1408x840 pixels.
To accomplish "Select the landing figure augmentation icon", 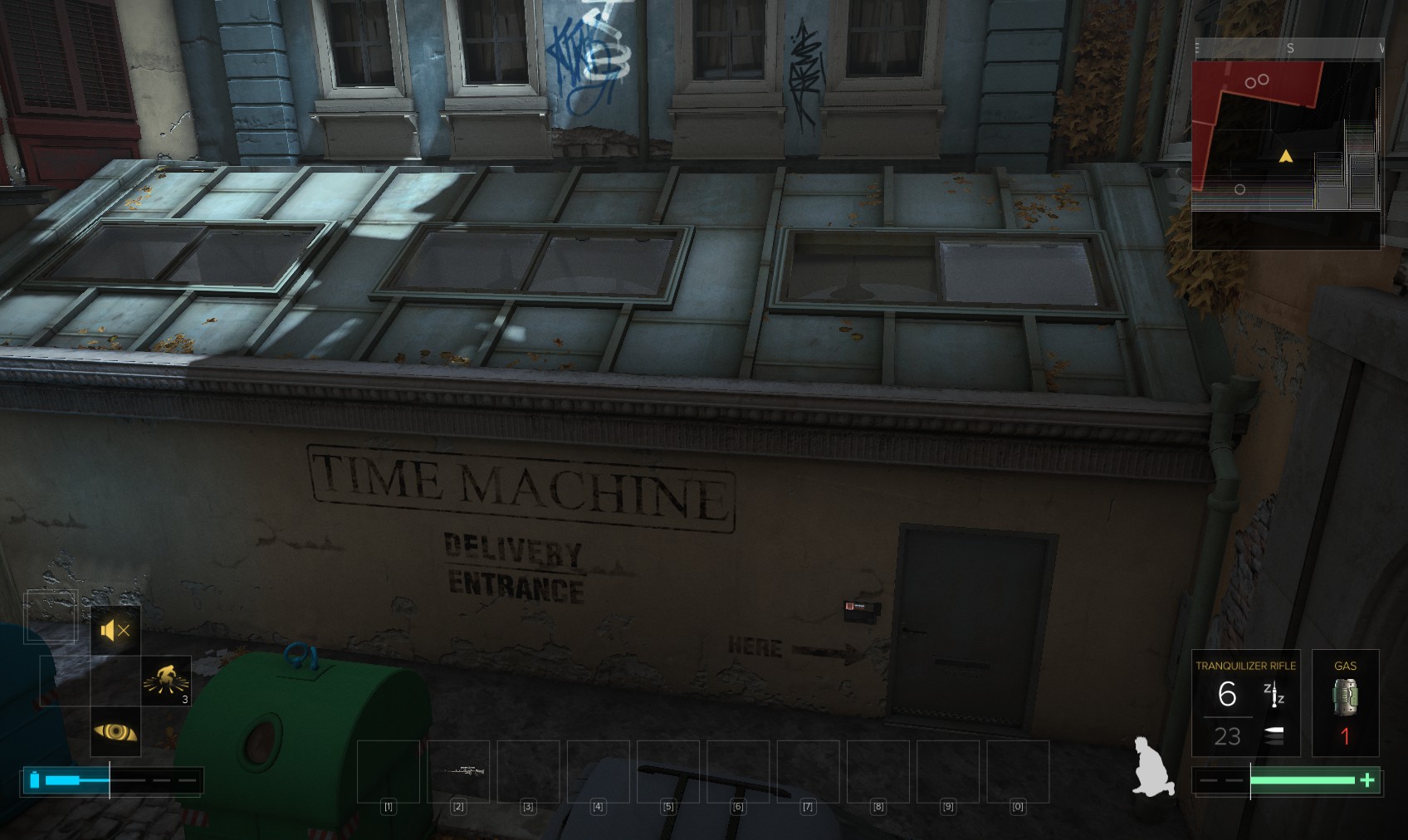I will point(166,681).
